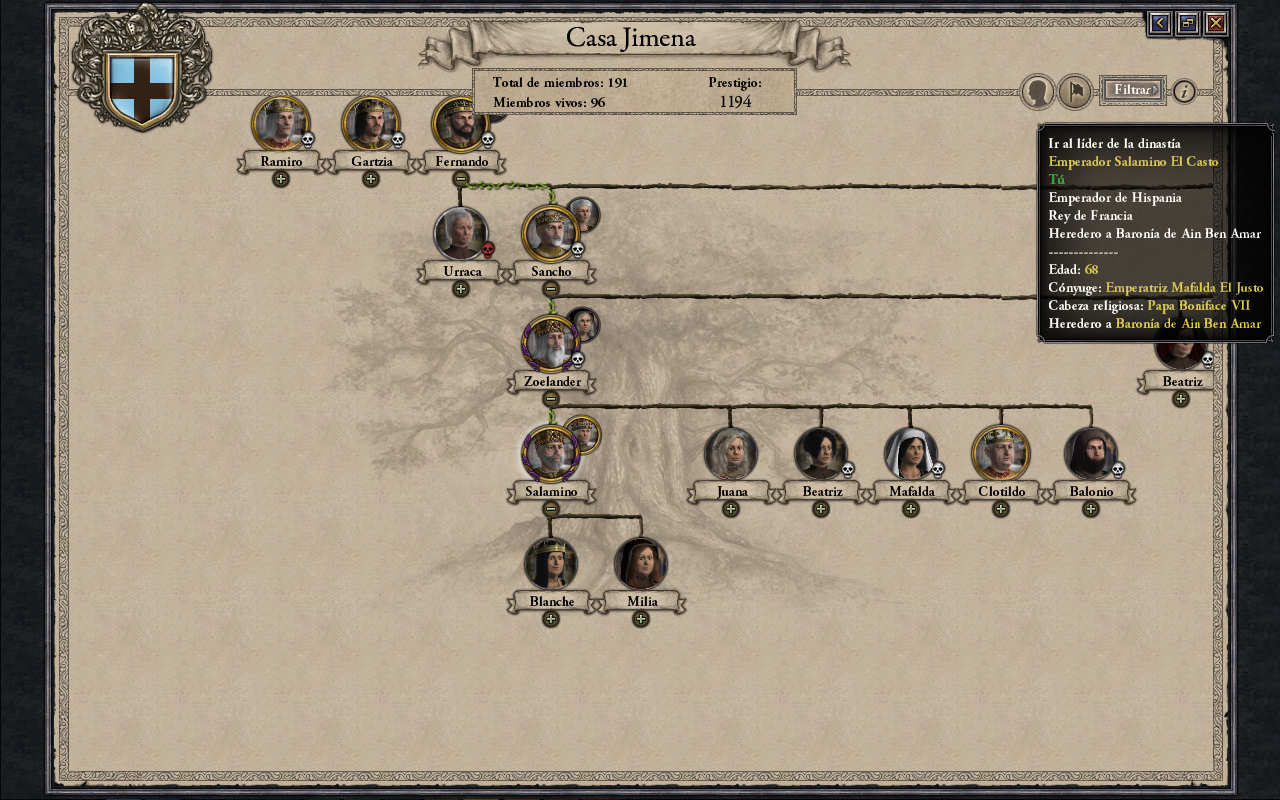
Task: Choose Sancho's crowned portrait
Action: 550,234
